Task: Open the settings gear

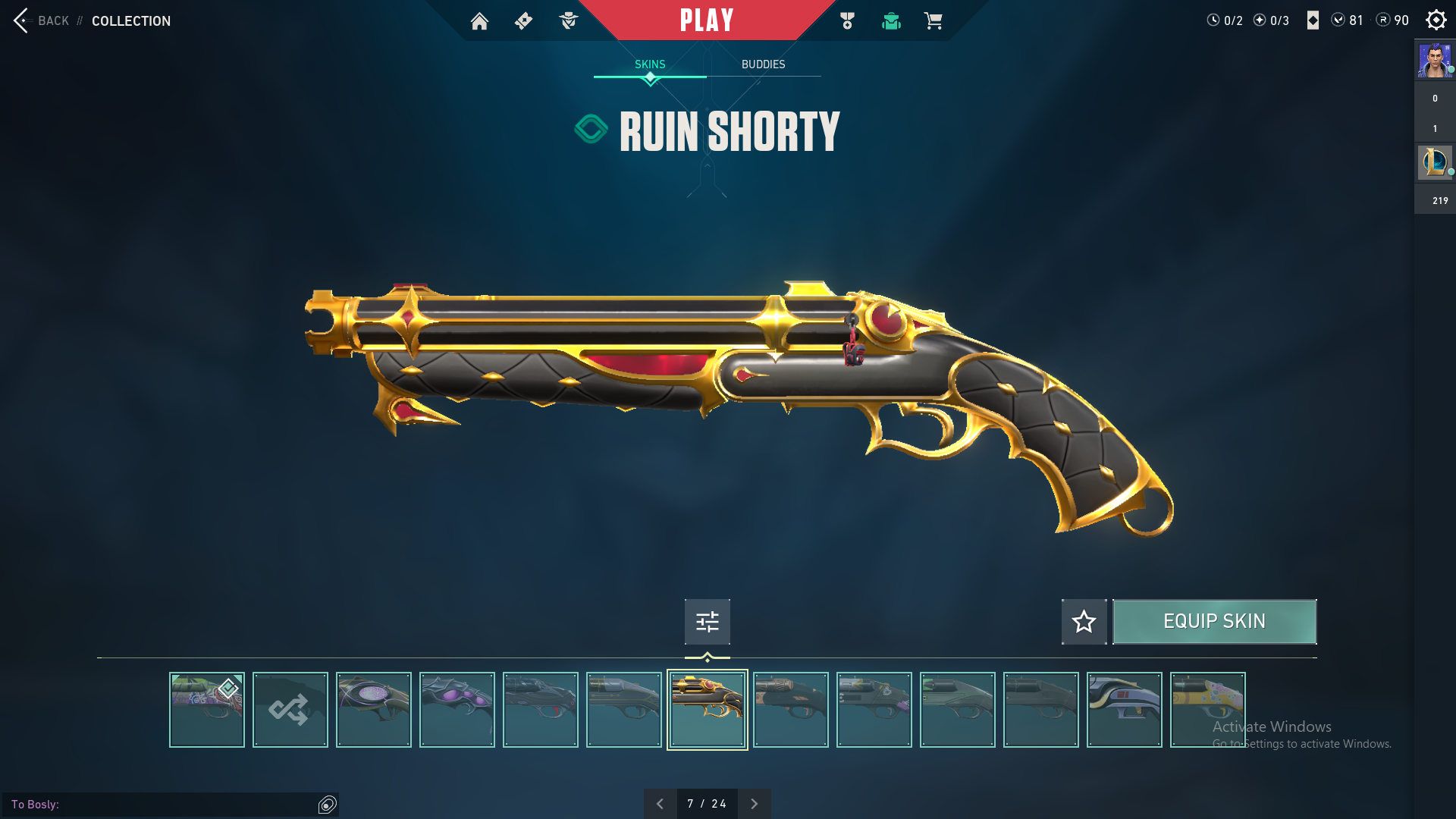Action: [x=1436, y=20]
